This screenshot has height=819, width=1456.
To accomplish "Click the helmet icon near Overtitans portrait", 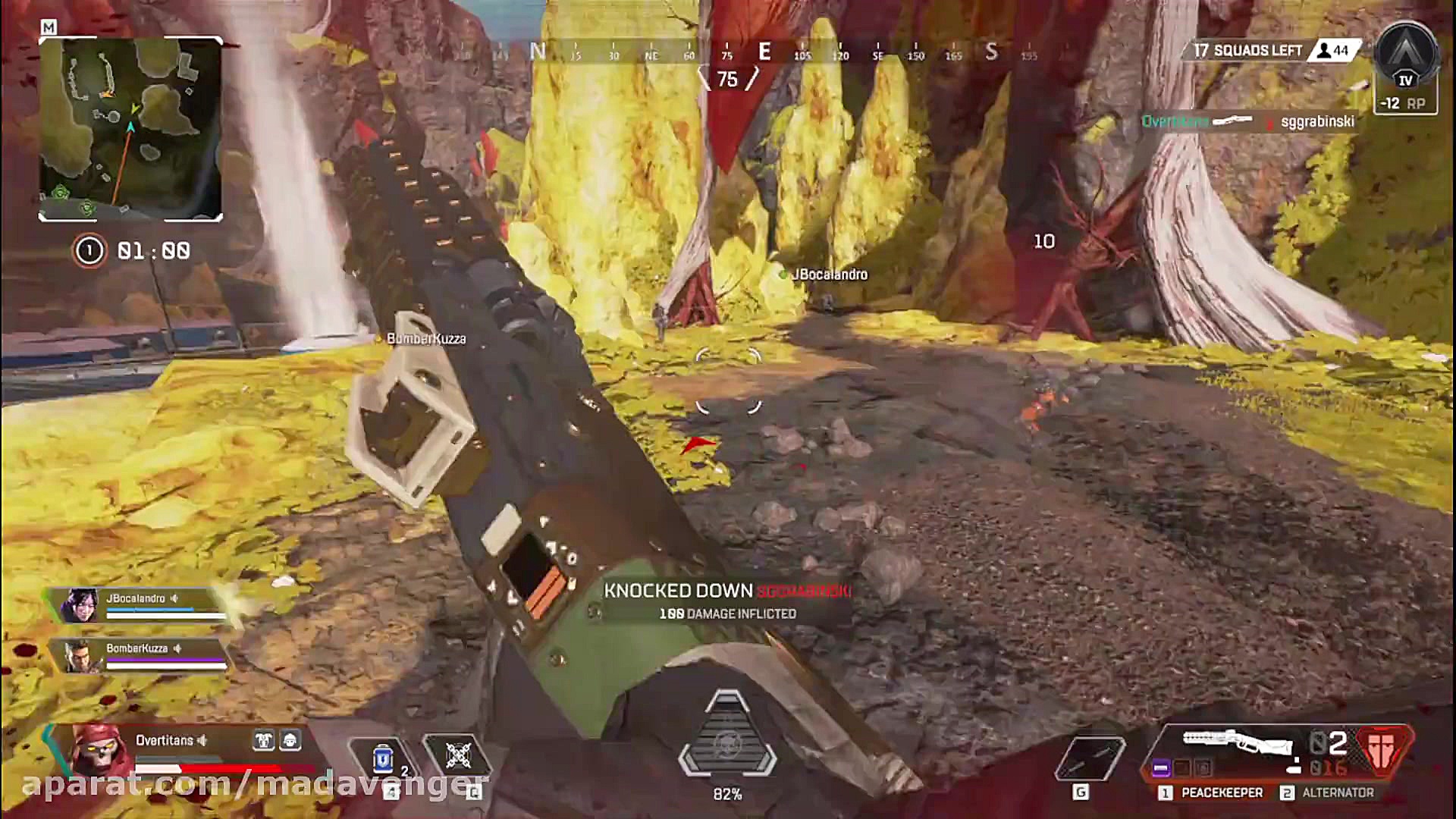I will [291, 742].
